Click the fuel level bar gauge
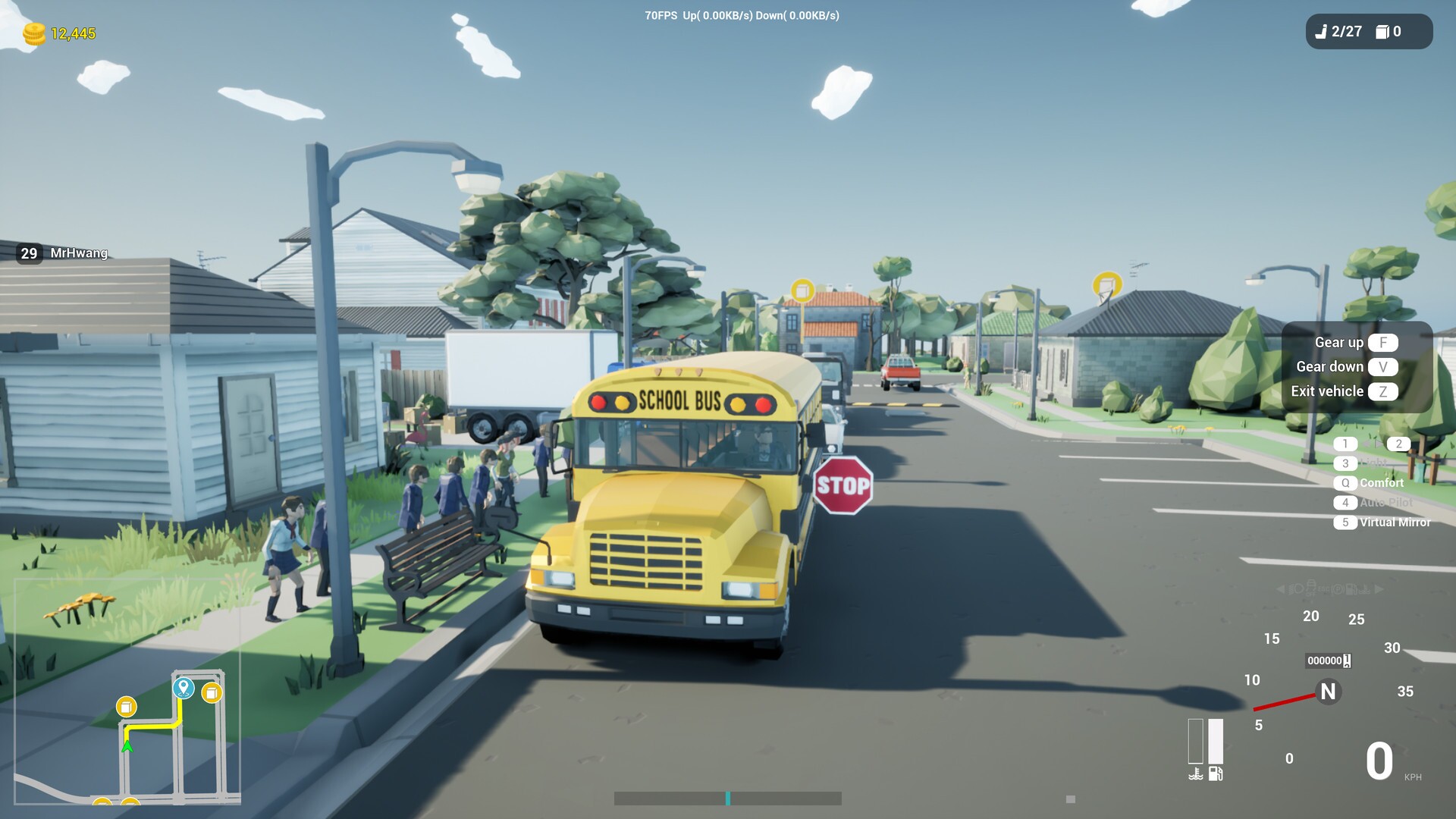The width and height of the screenshot is (1456, 819). coord(1215,742)
